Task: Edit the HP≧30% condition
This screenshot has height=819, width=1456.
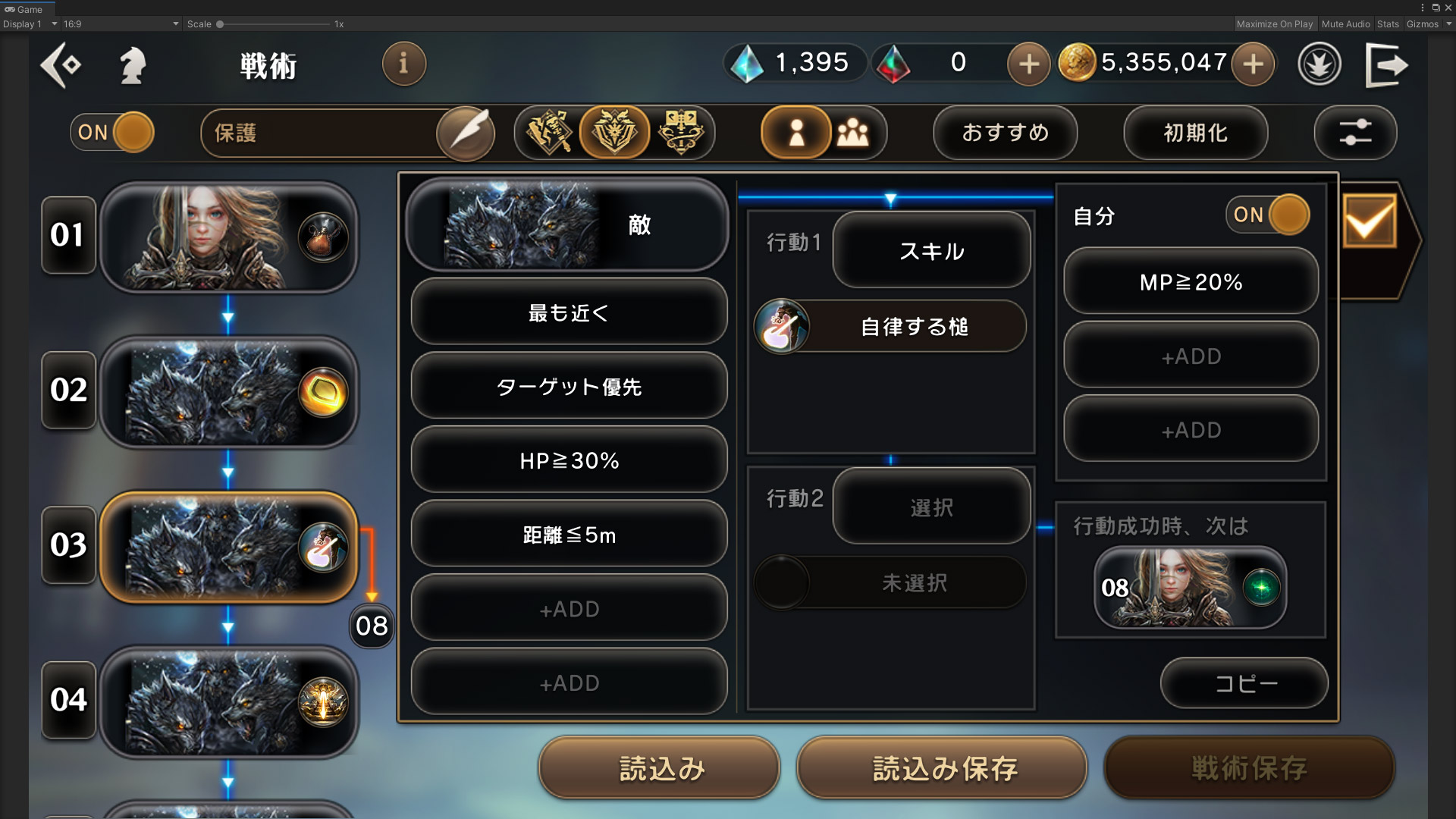Action: pyautogui.click(x=569, y=460)
